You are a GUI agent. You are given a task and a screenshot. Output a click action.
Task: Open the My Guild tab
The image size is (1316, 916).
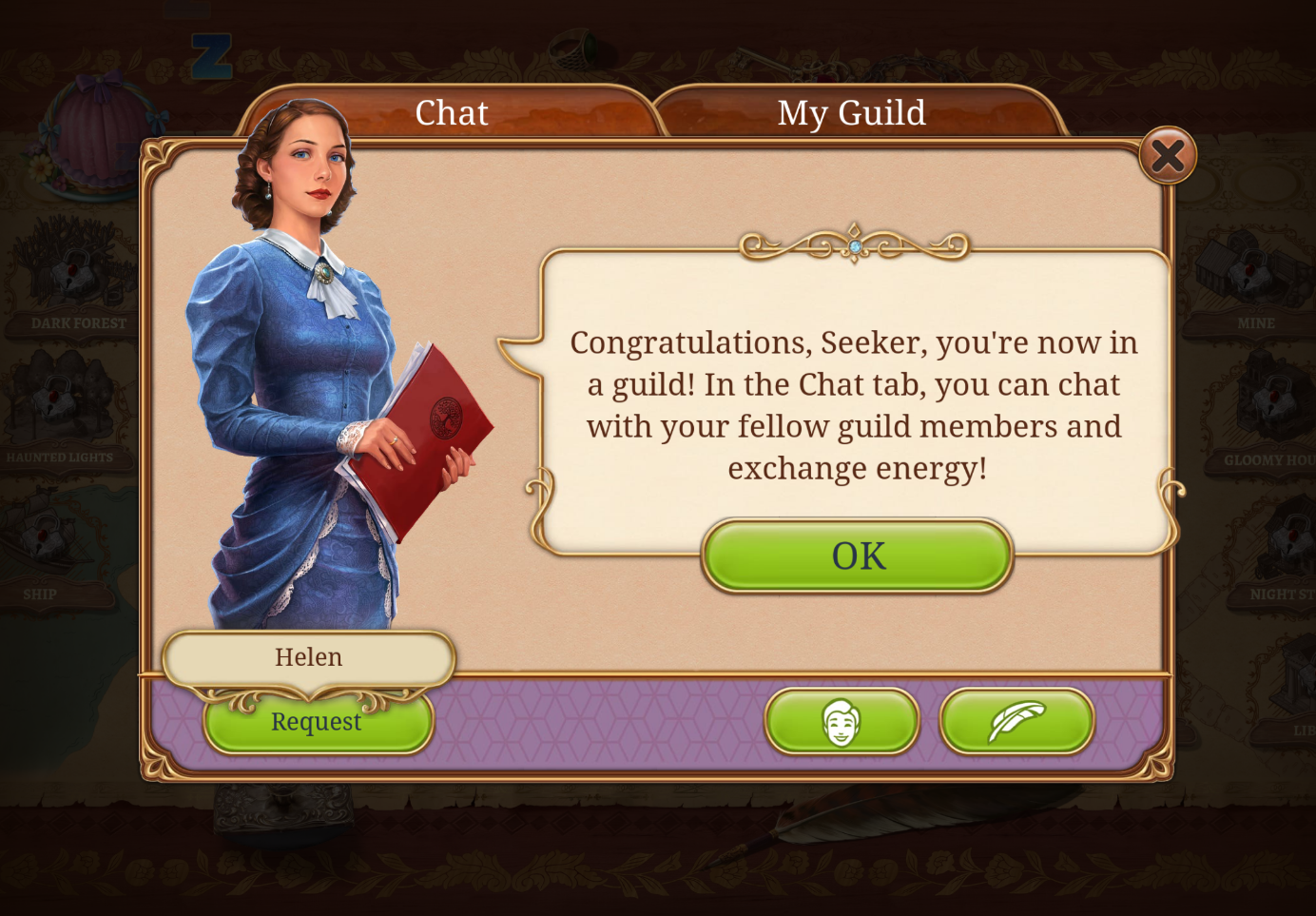click(x=851, y=113)
